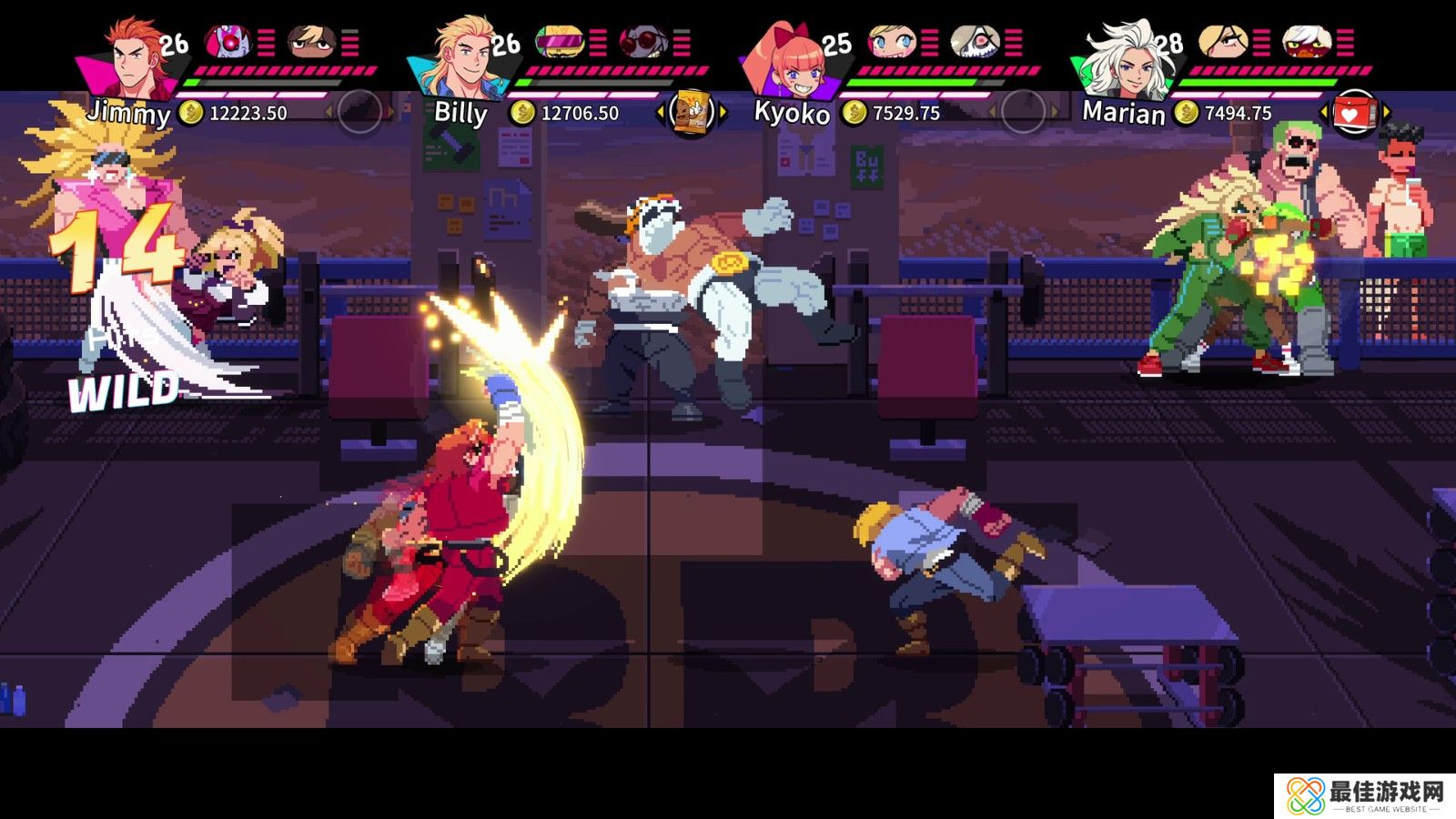The image size is (1456, 819).
Task: Click Kyoko's empty item slot
Action: coord(1022,113)
